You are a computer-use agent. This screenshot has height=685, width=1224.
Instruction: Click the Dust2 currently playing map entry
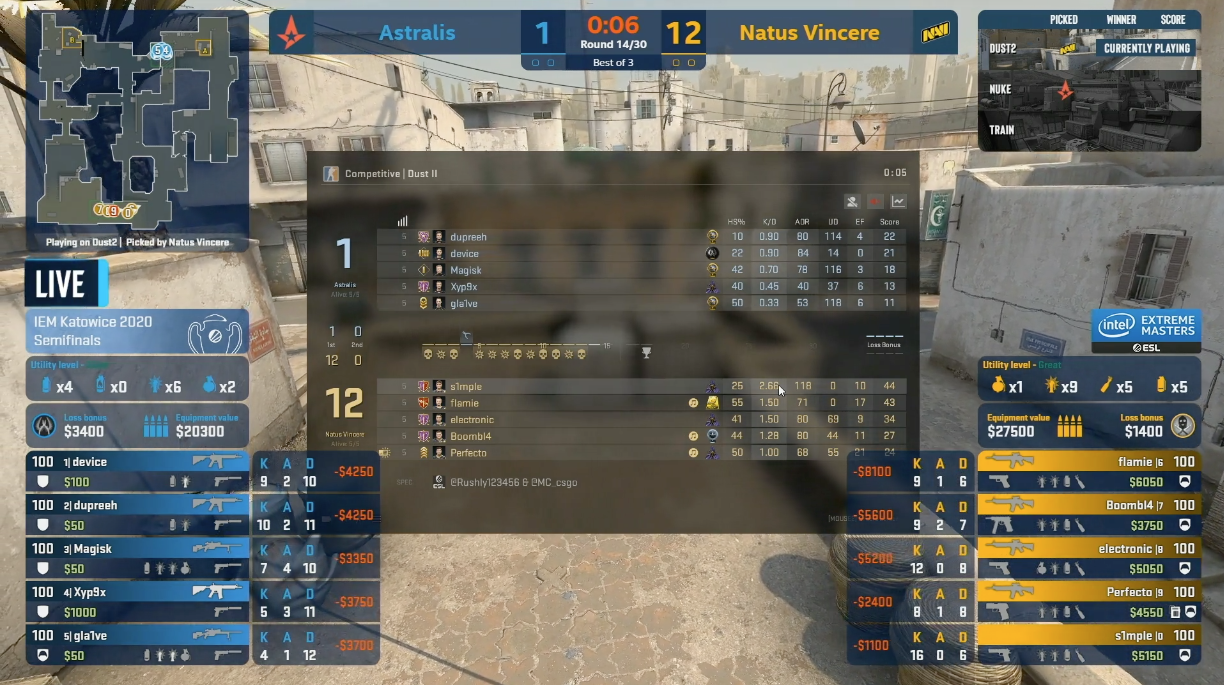coord(1089,48)
